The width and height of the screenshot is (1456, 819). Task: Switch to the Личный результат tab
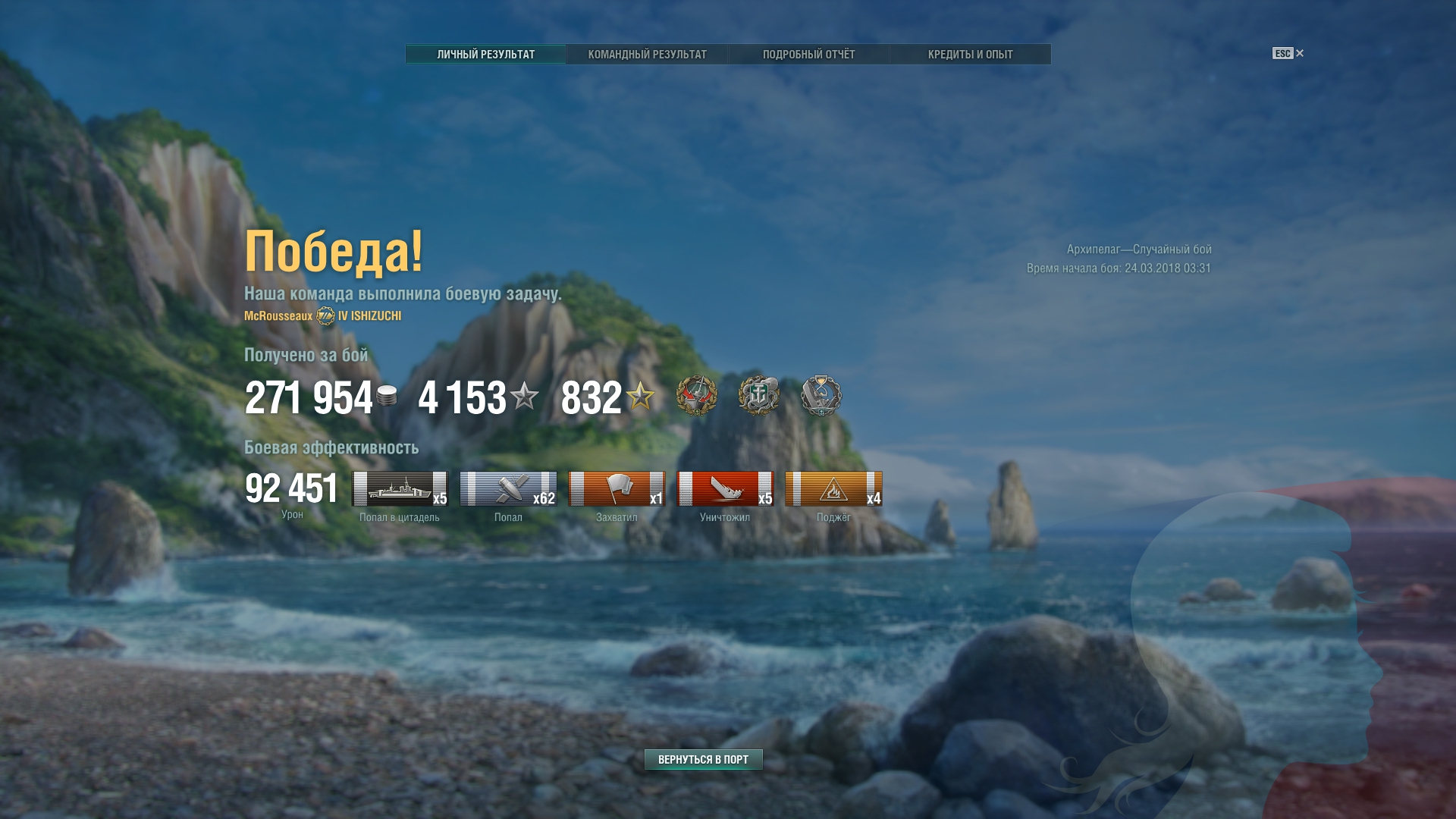click(x=485, y=55)
